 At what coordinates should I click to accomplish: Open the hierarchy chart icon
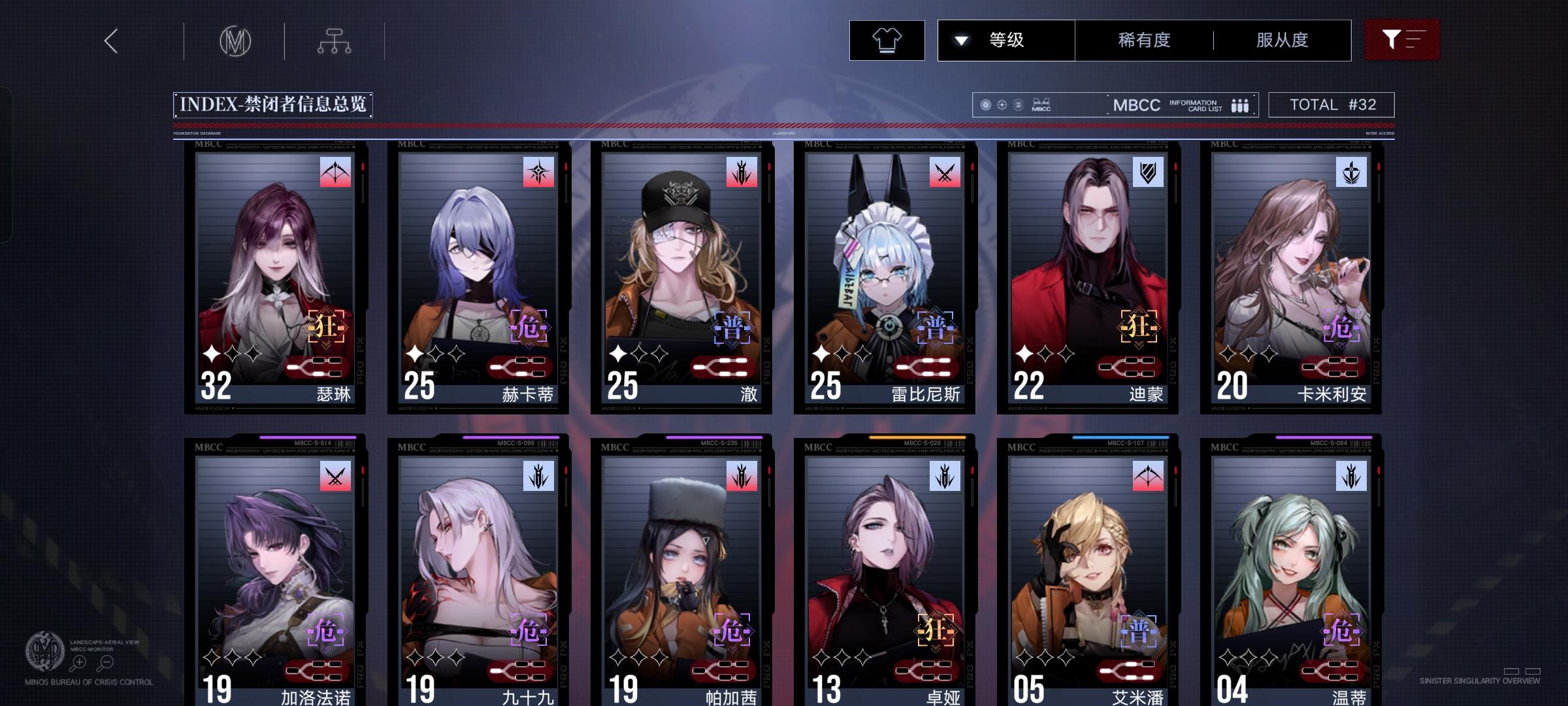tap(335, 41)
